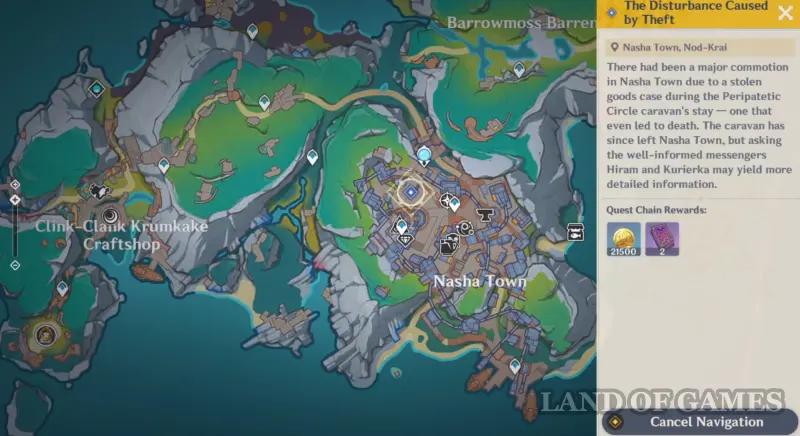This screenshot has height=436, width=800.
Task: Select the diamond shop marker in Nasha Town
Action: pos(405,238)
